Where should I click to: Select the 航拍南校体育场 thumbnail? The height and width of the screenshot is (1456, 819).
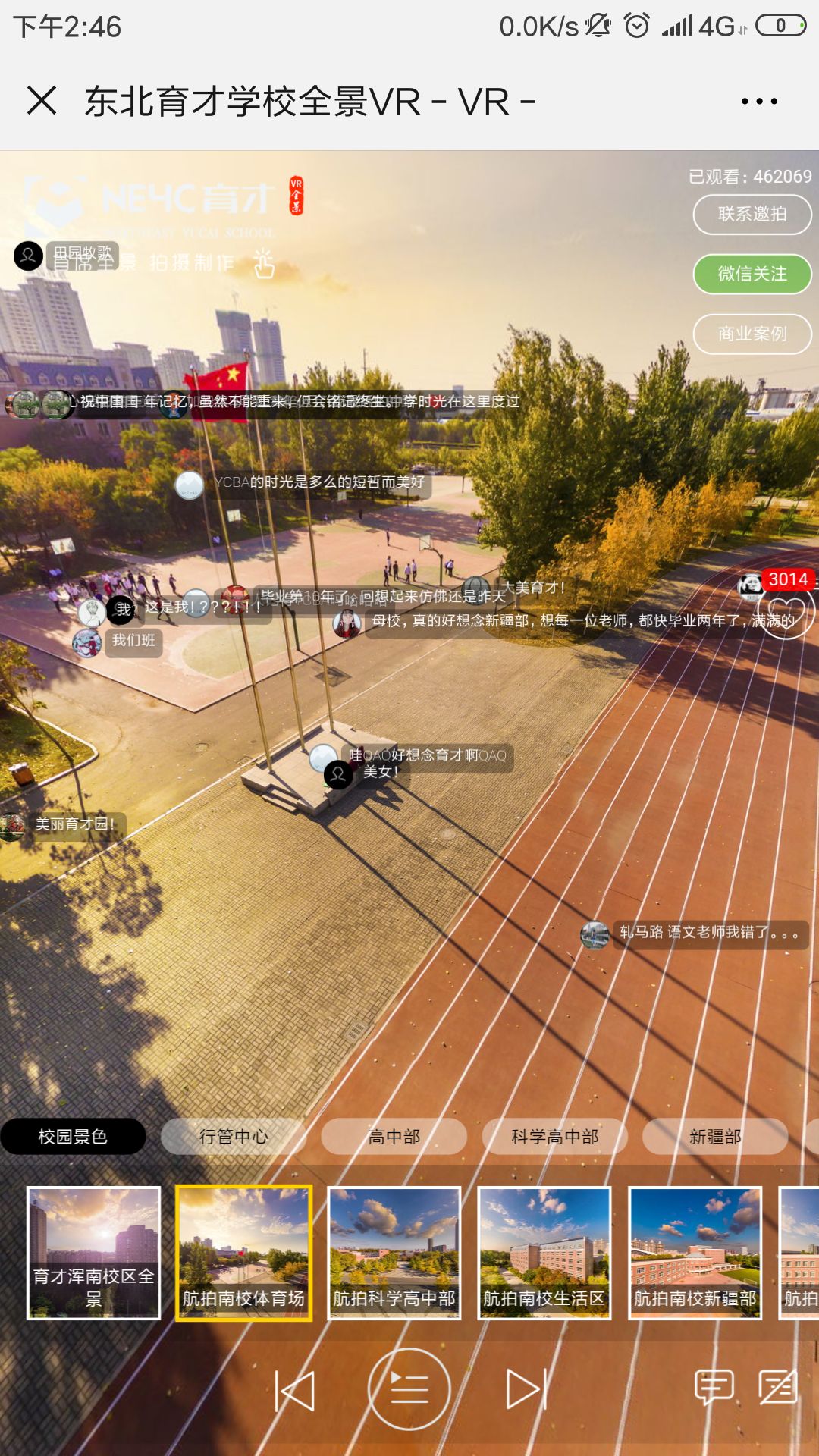pyautogui.click(x=244, y=1253)
